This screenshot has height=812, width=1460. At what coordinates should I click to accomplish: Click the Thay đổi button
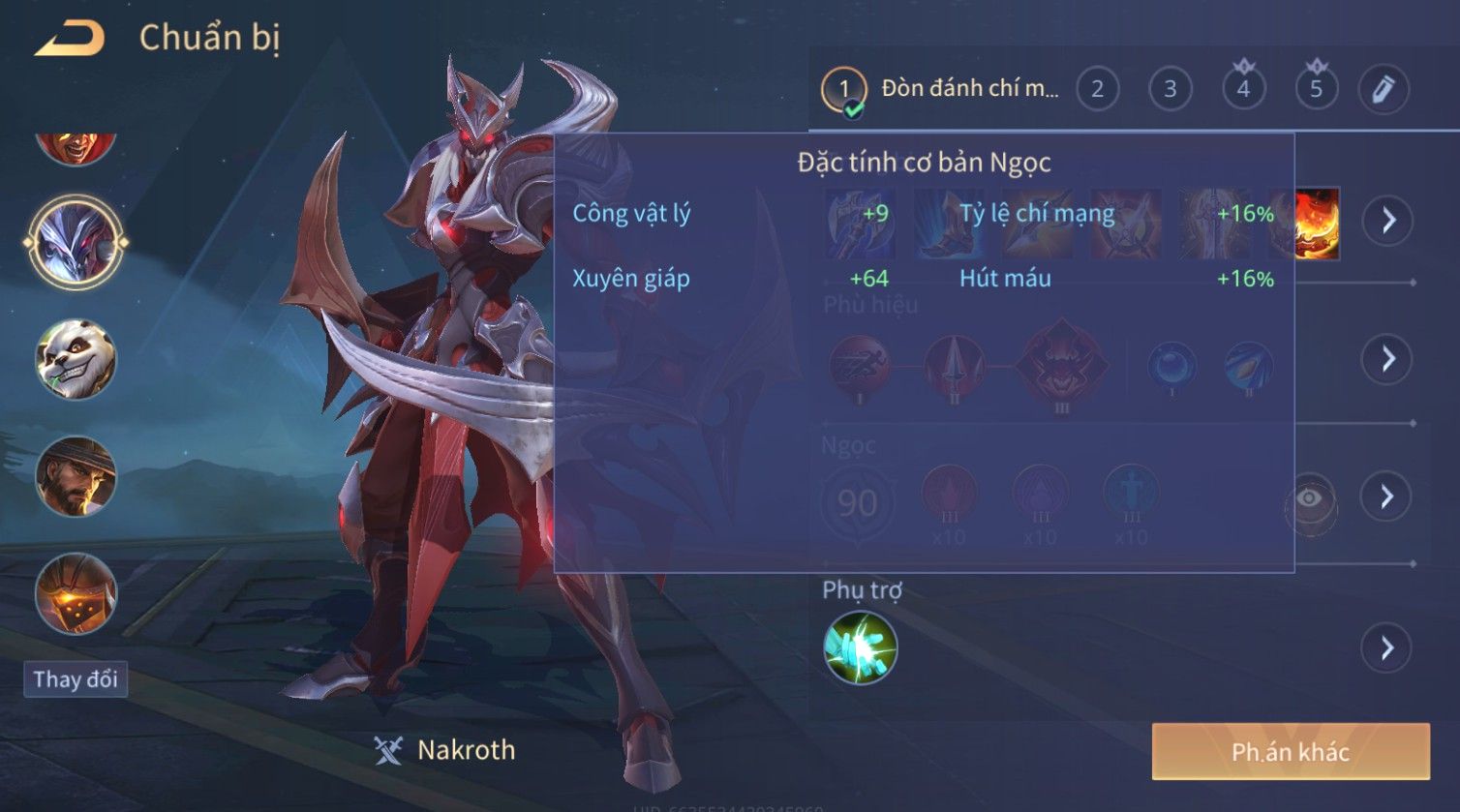click(76, 679)
